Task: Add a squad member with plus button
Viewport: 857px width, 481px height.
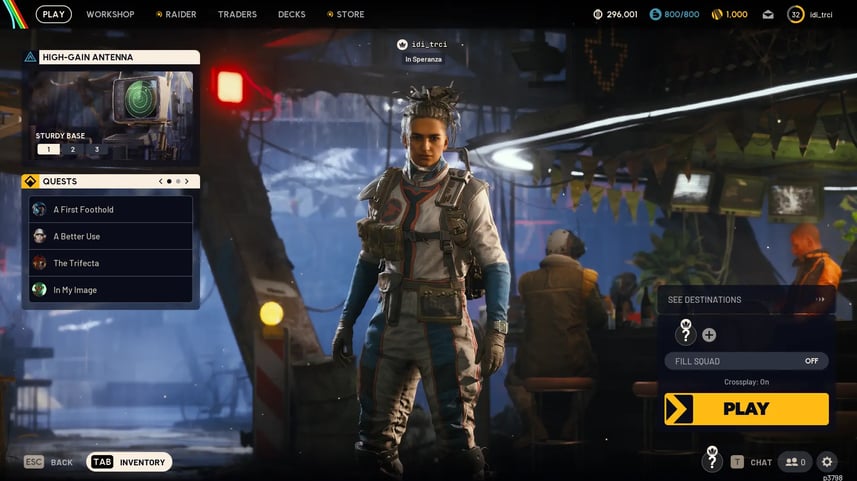Action: (x=709, y=335)
